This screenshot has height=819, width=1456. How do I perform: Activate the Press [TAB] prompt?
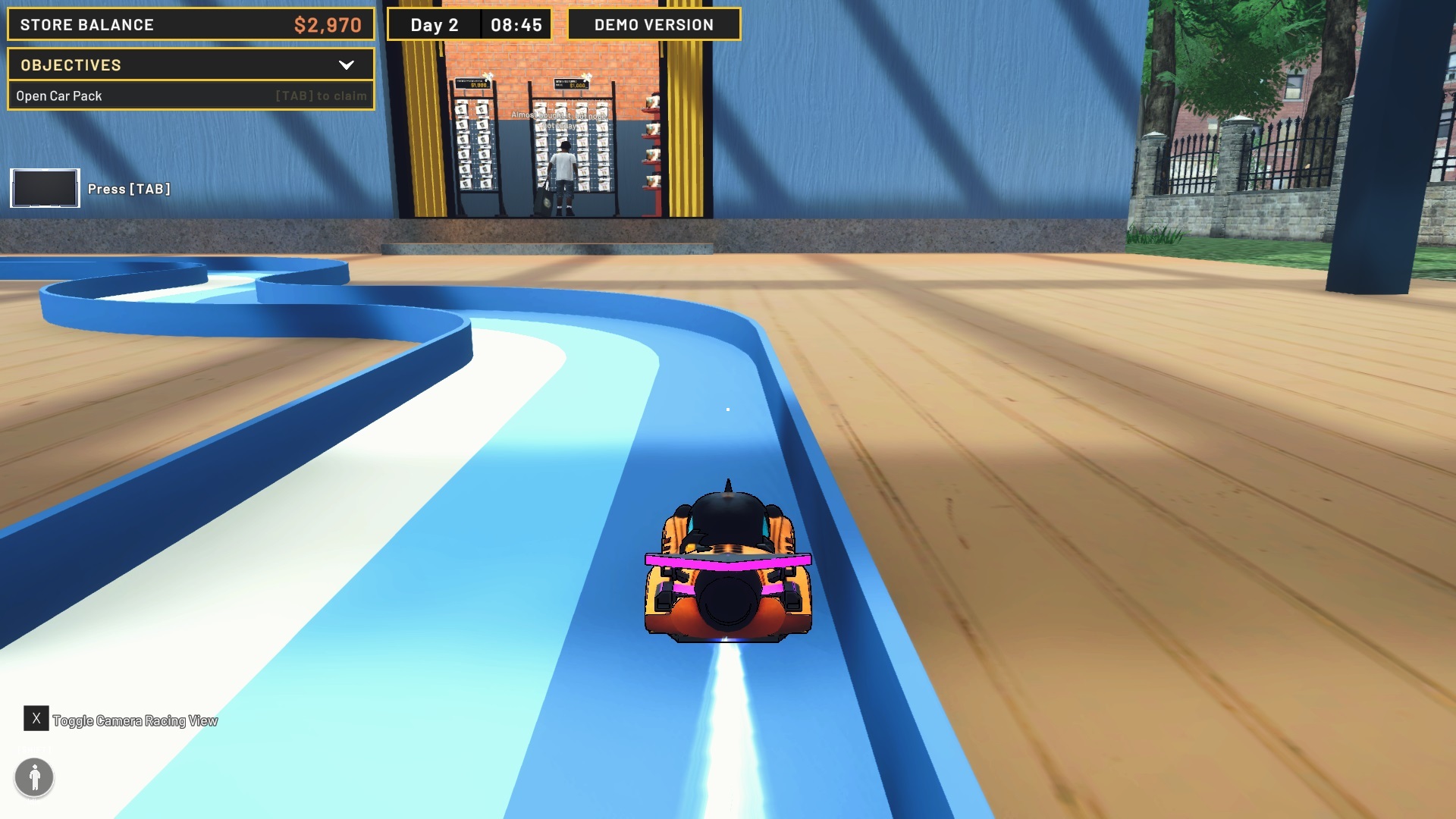129,189
